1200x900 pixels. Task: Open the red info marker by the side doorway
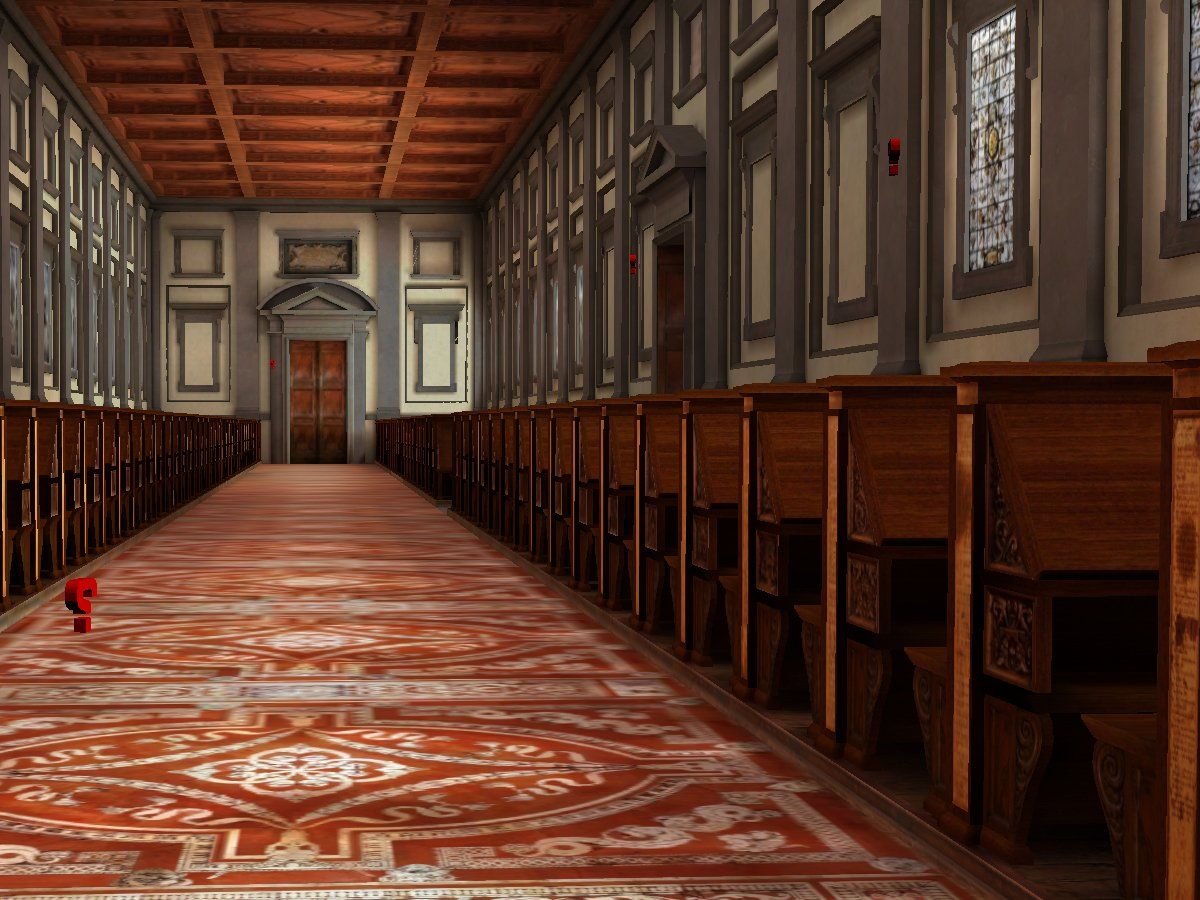(632, 264)
